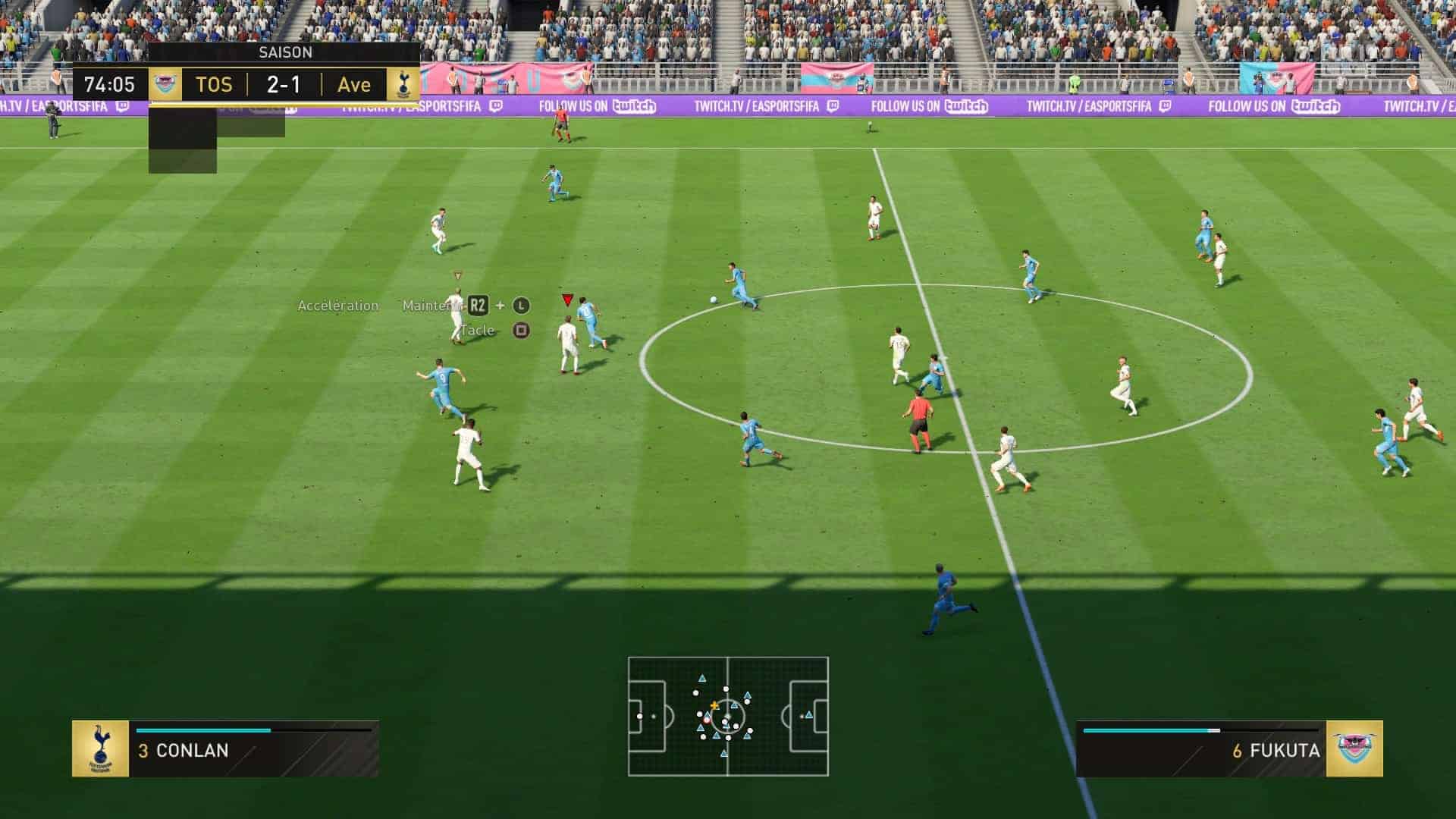Select the FUKUTA player name panel

point(1201,750)
